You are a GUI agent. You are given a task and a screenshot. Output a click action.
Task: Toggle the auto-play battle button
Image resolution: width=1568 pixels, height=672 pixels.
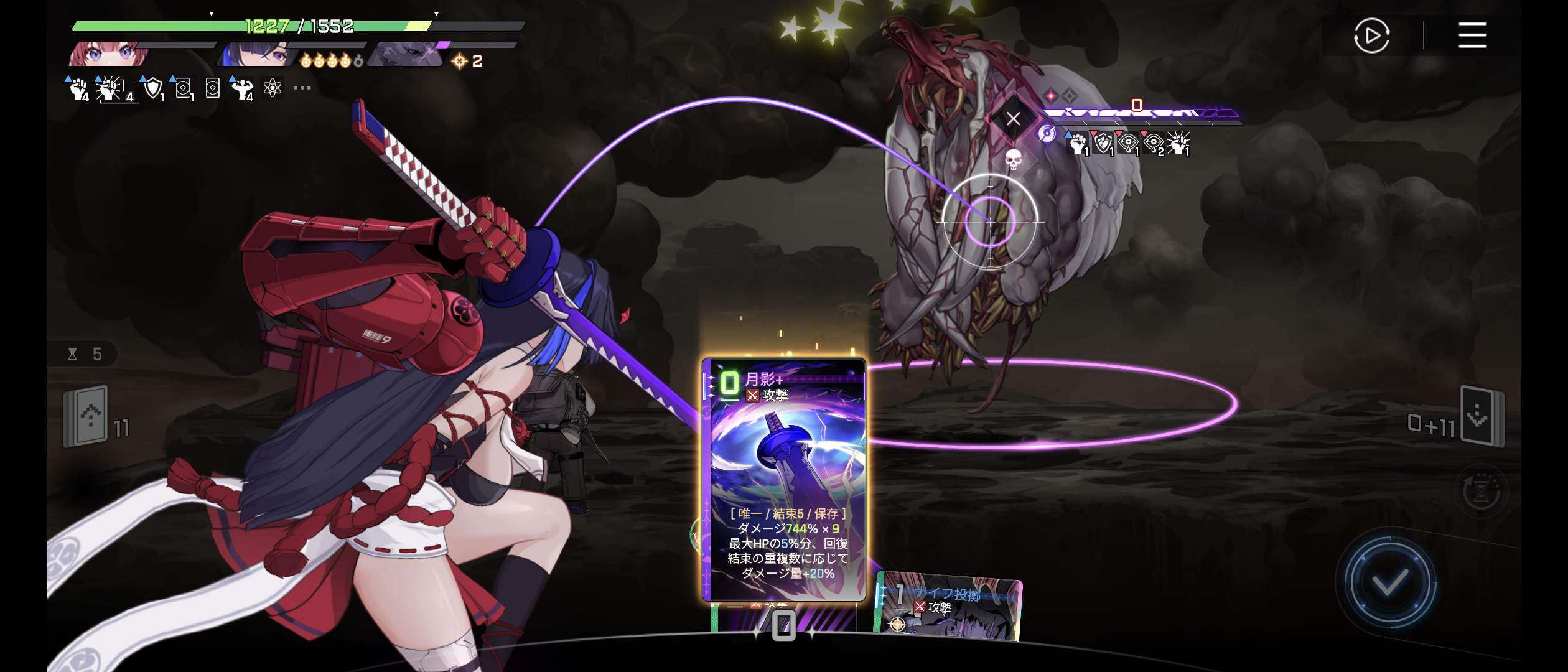click(1371, 36)
